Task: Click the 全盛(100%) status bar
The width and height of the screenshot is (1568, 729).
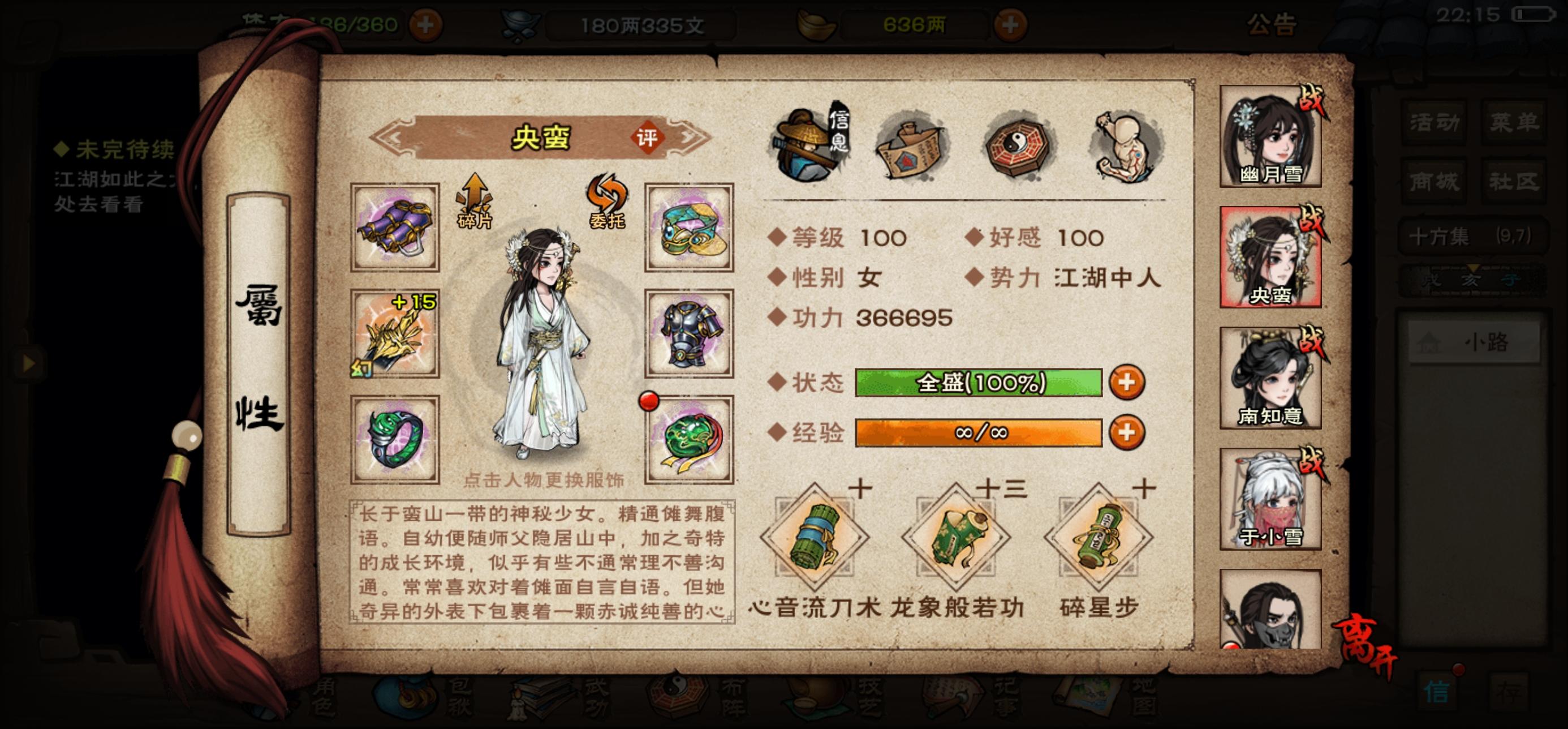Action: pos(977,384)
